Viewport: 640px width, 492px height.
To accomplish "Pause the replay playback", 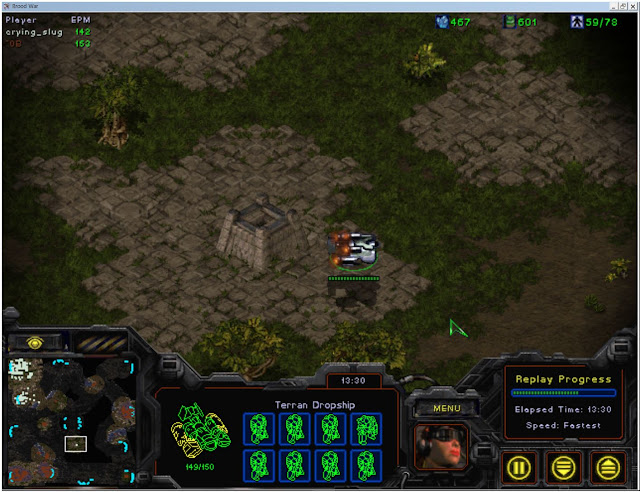I will (520, 466).
